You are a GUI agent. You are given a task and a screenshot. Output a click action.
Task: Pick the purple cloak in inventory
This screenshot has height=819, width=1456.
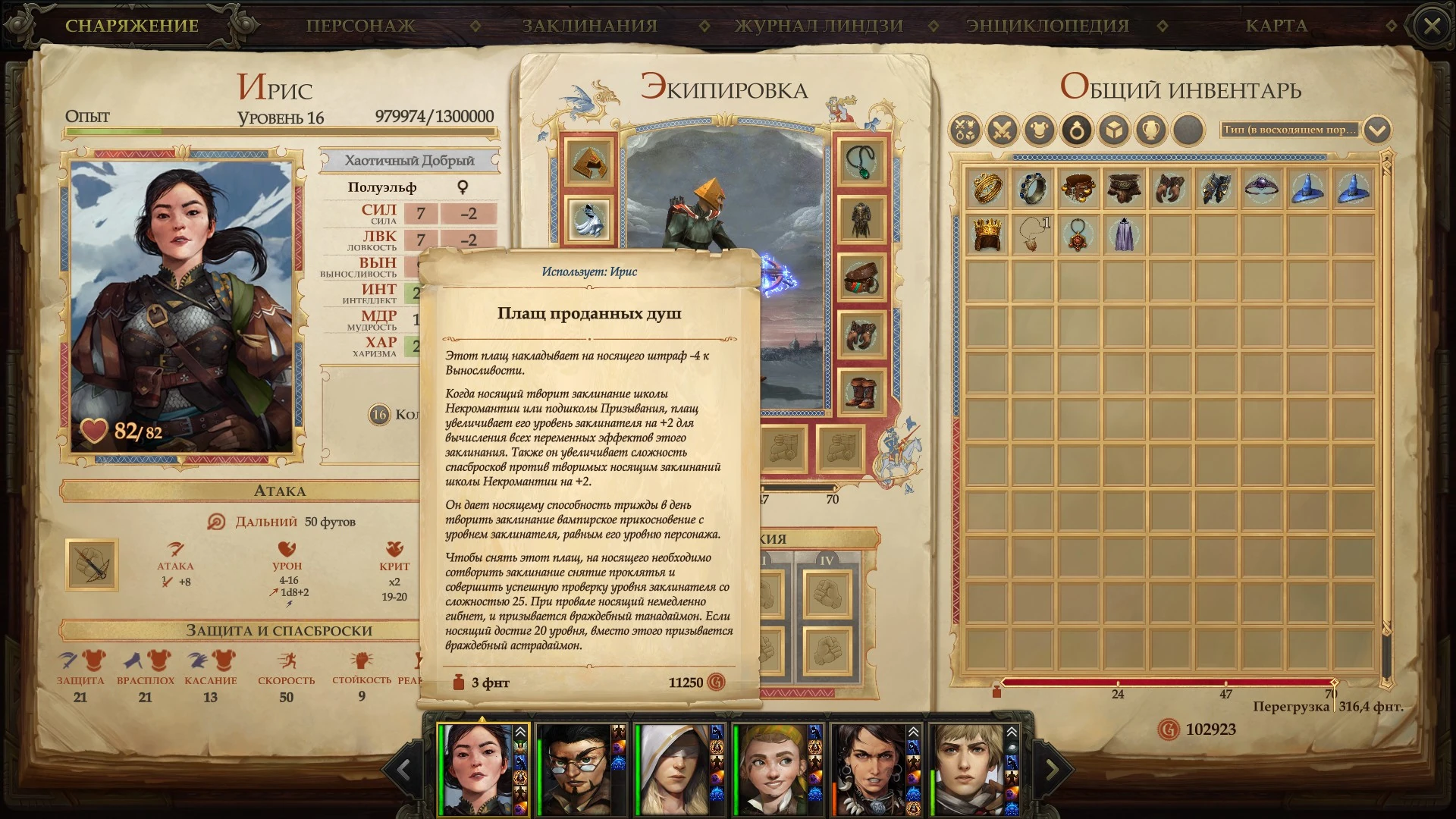1124,234
